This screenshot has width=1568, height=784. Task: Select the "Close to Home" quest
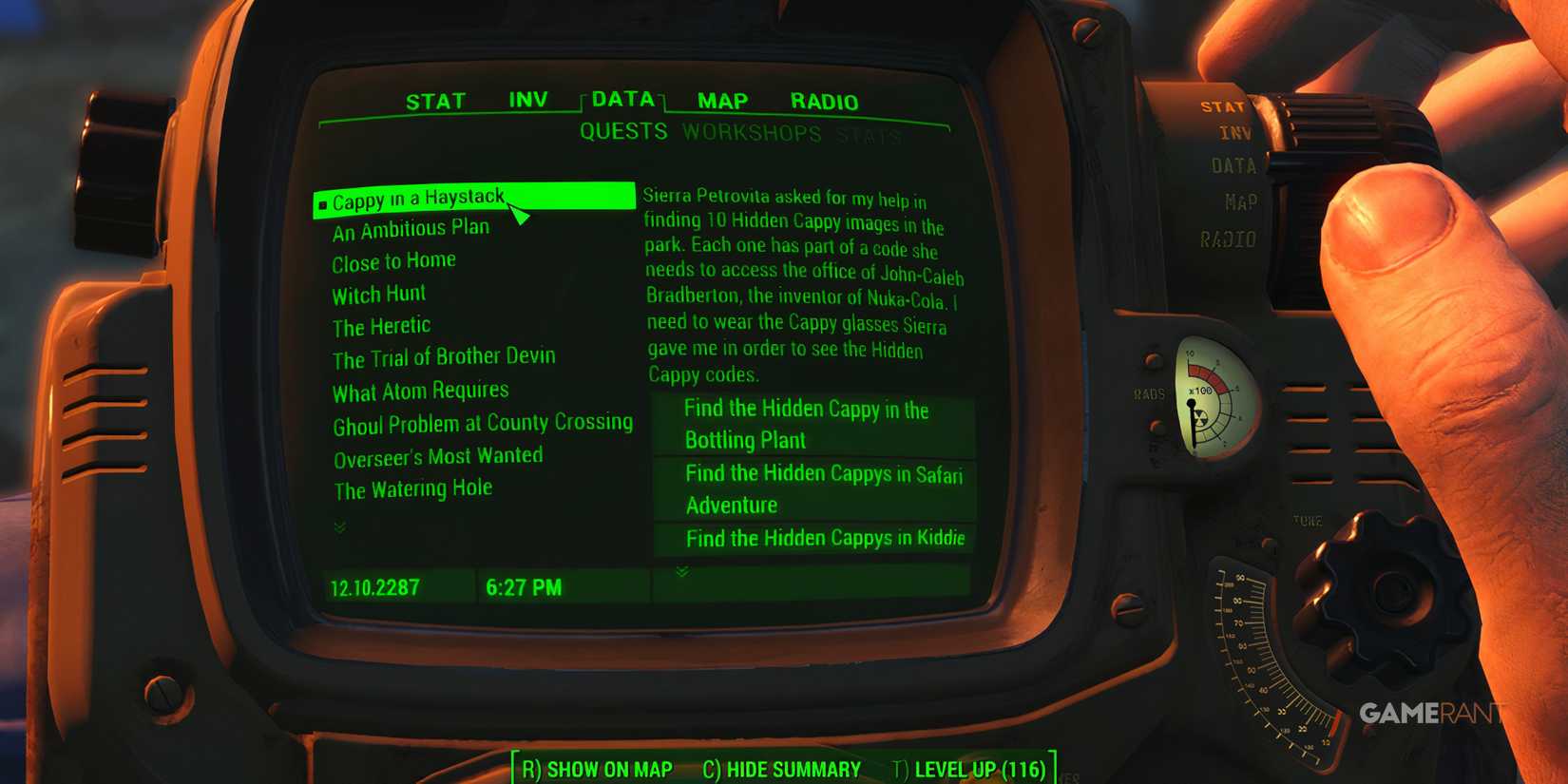[393, 260]
